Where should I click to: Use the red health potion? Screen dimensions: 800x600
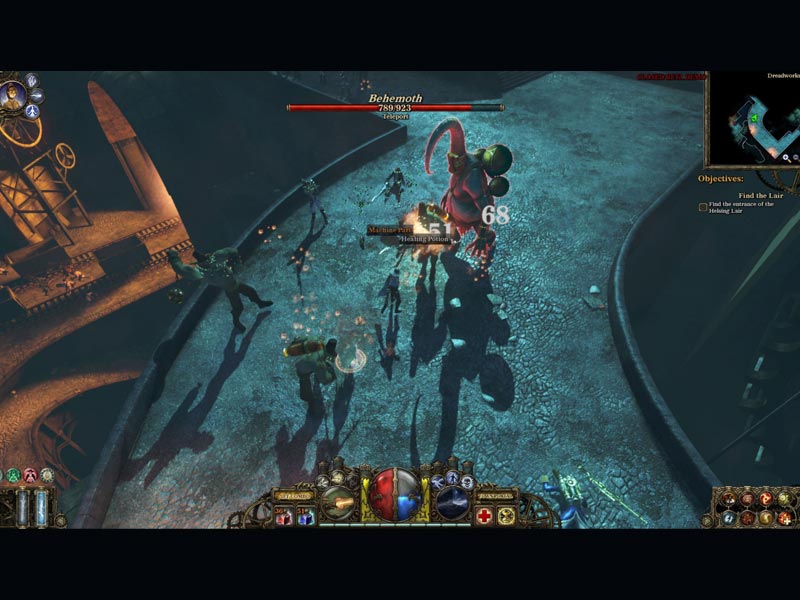click(284, 515)
